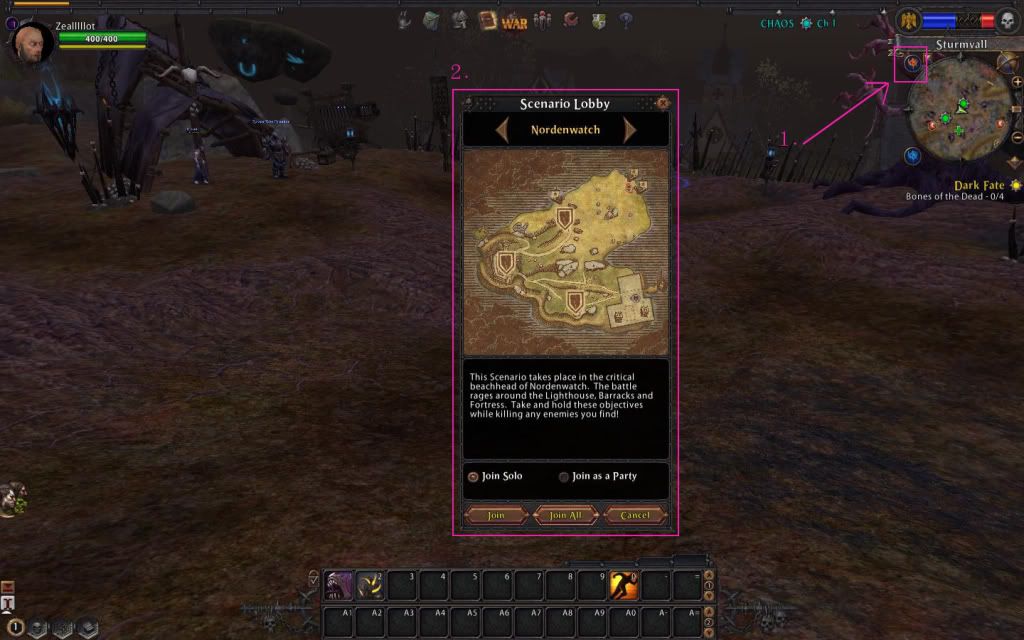Activate the yellow claw ability in slot two
Screen dimensions: 1024x640
click(x=370, y=585)
